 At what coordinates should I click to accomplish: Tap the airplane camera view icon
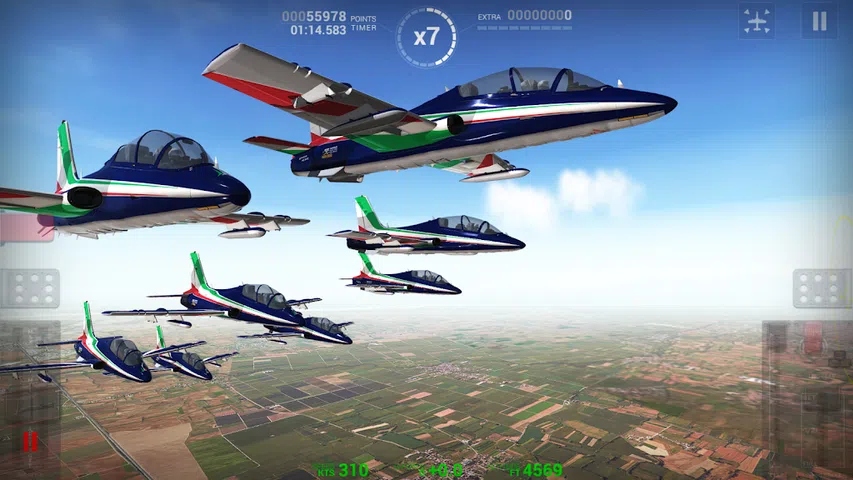point(757,21)
